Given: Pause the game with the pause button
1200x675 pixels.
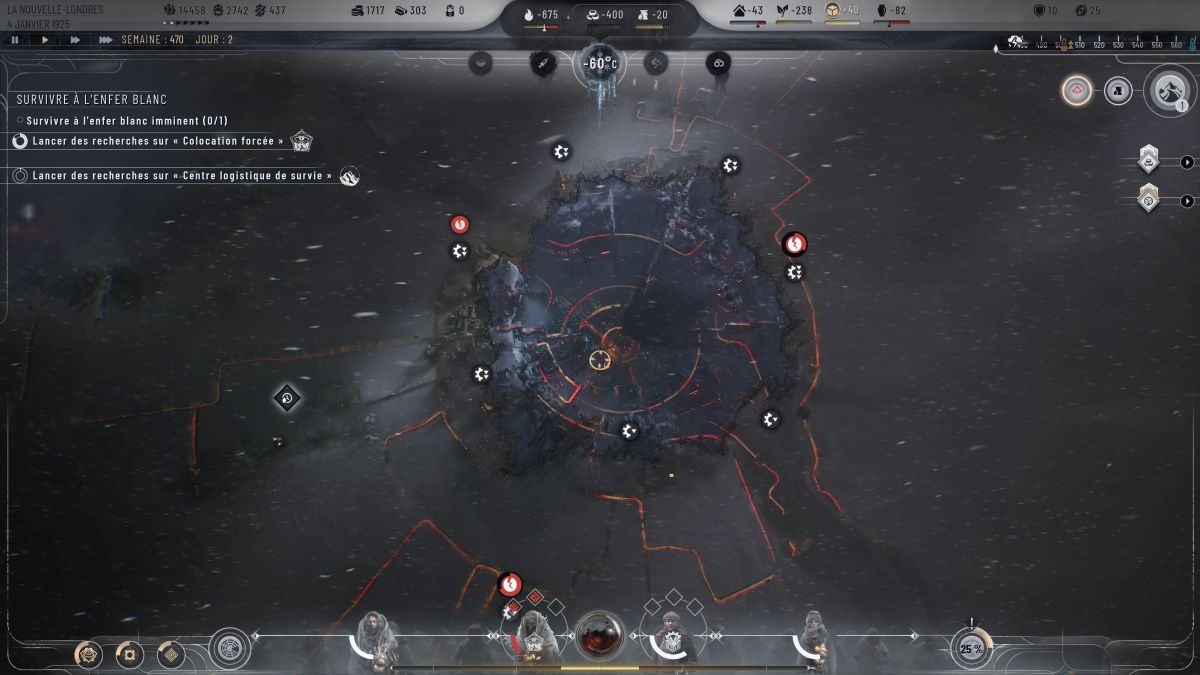Looking at the screenshot, I should pyautogui.click(x=15, y=40).
